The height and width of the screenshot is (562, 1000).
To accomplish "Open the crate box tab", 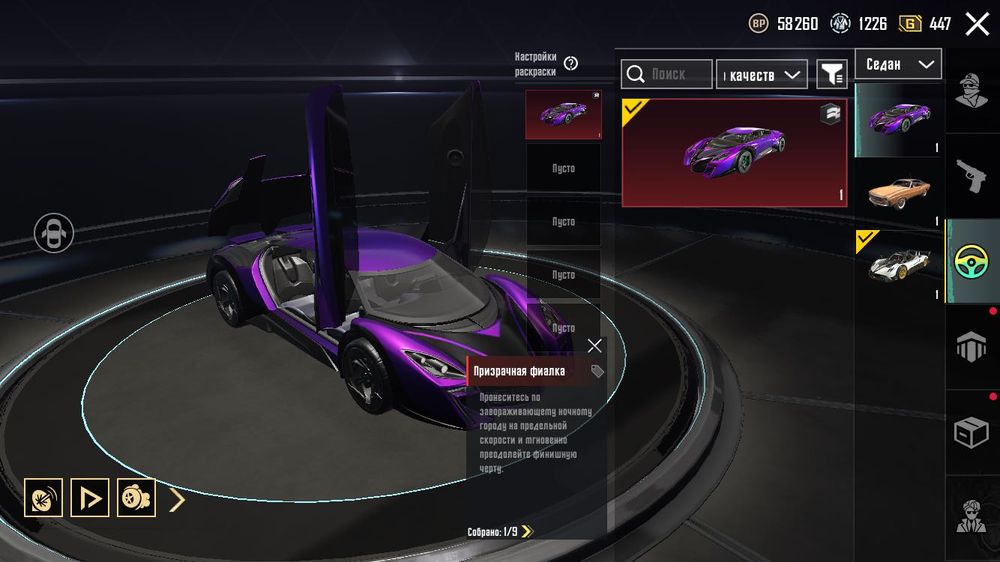I will point(971,431).
